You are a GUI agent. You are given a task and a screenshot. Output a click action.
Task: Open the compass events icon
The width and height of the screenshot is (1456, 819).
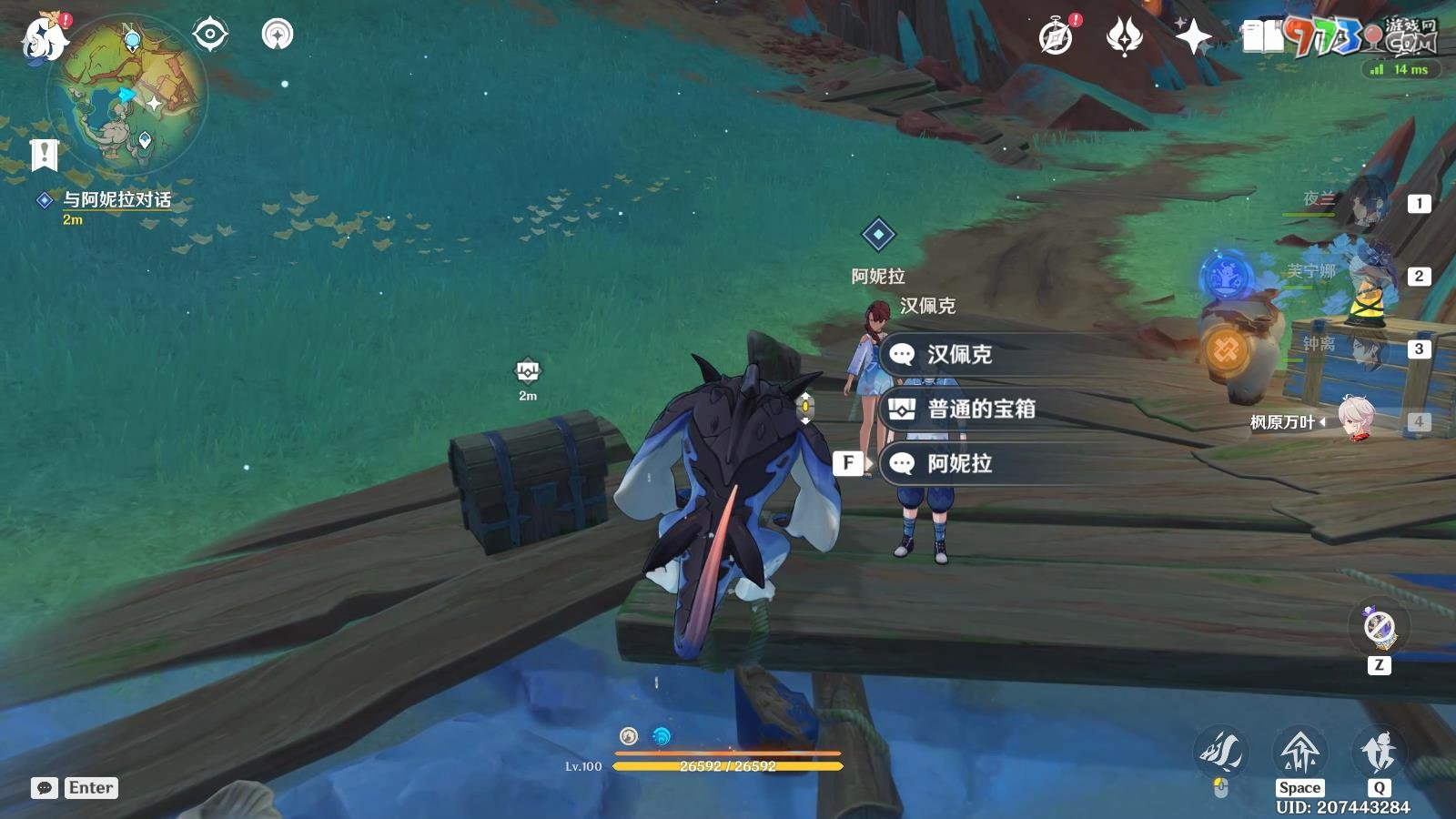coord(1056,37)
